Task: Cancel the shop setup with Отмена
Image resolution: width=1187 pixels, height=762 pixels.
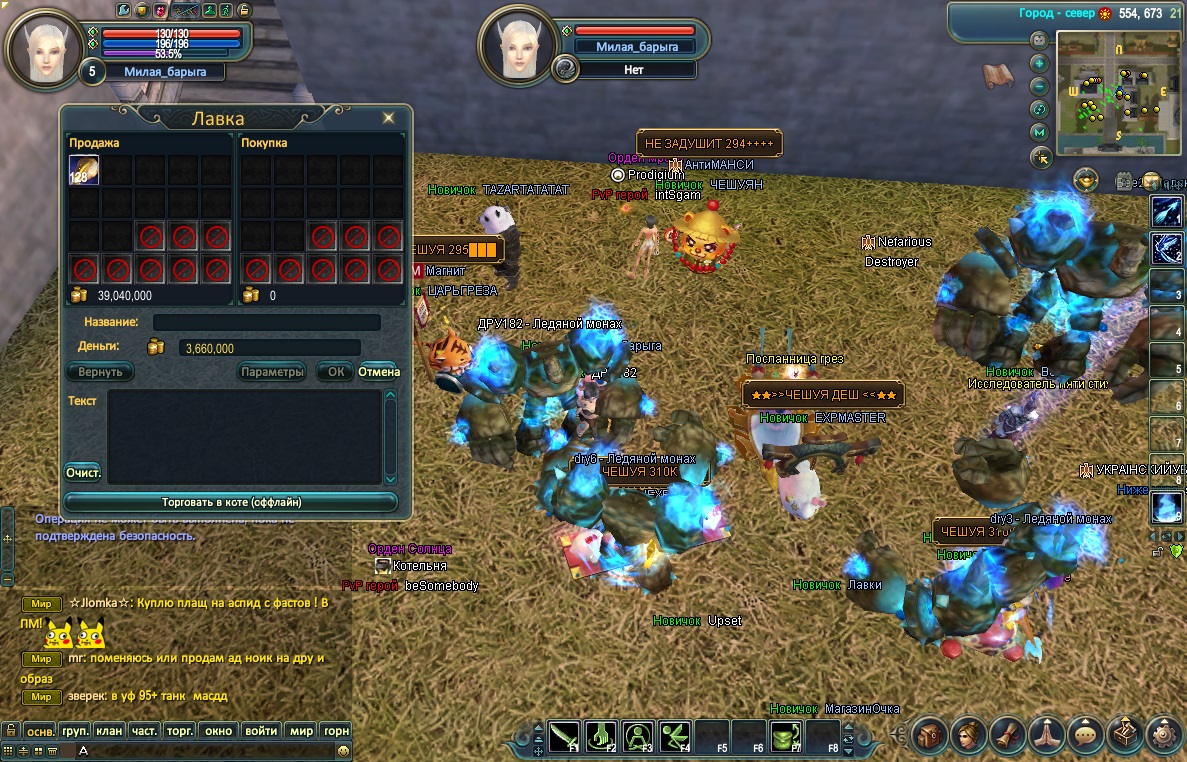Action: pyautogui.click(x=379, y=371)
